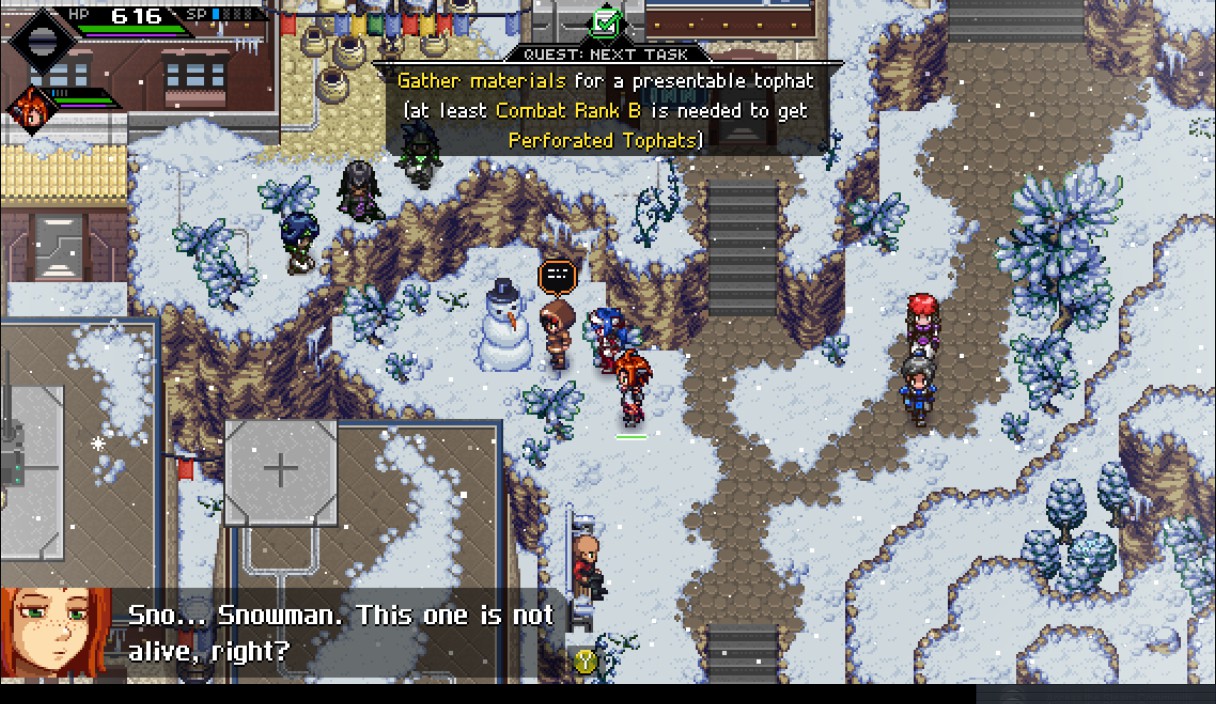Advance the Snowman dialogue text box

pyautogui.click(x=340, y=632)
